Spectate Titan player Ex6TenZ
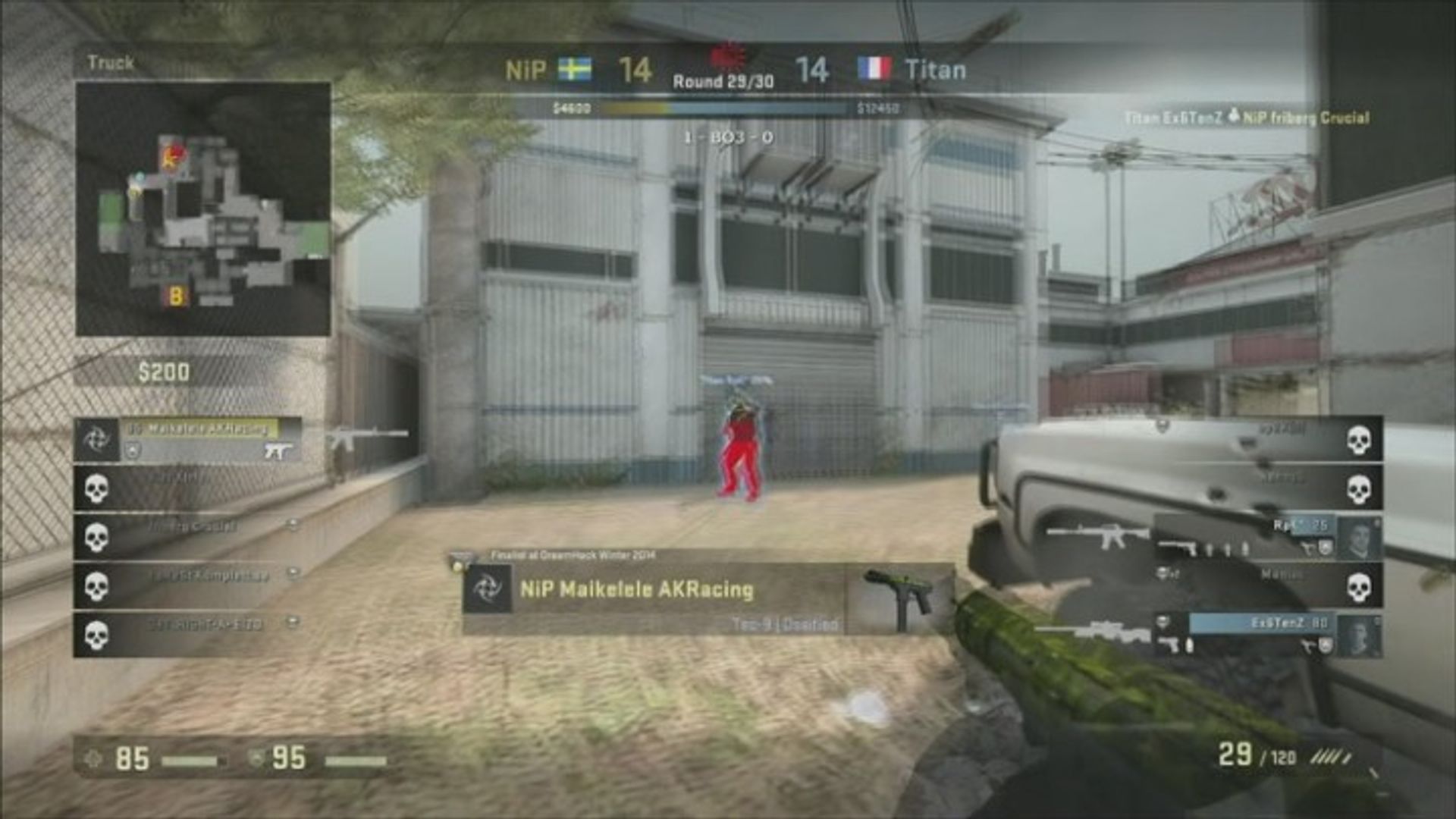Screen dimensions: 1456x819 1266,634
